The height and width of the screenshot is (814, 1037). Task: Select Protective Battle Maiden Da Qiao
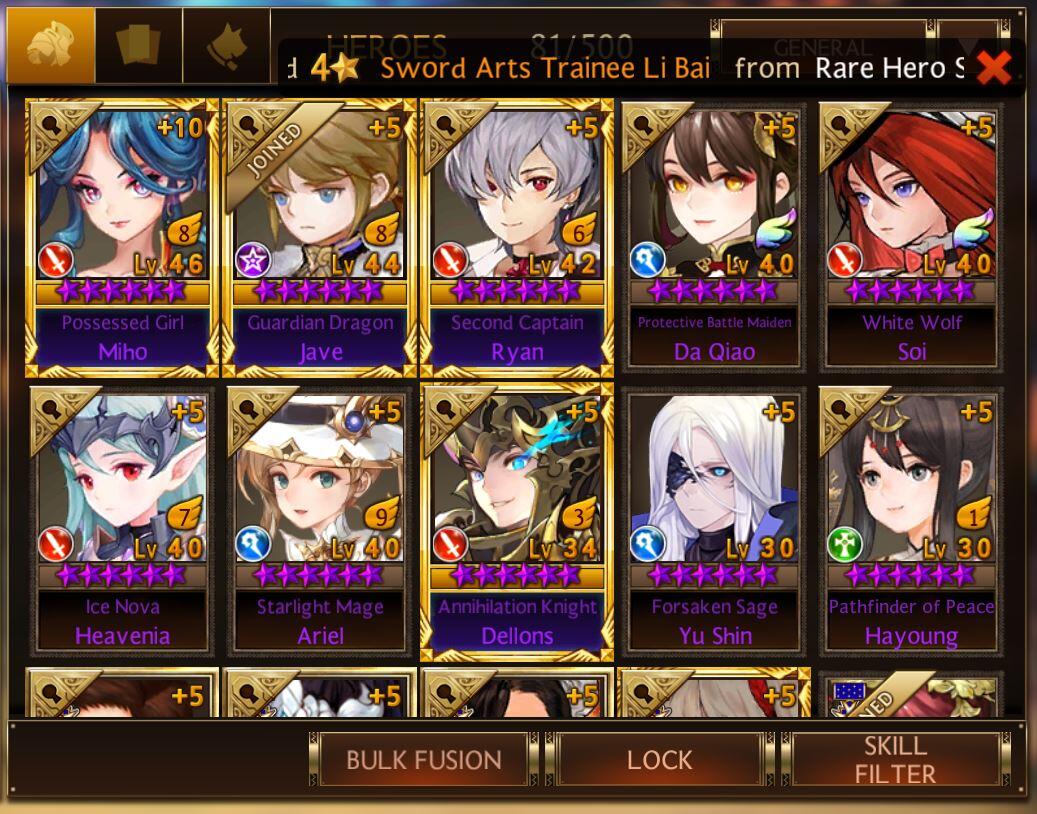(x=714, y=237)
